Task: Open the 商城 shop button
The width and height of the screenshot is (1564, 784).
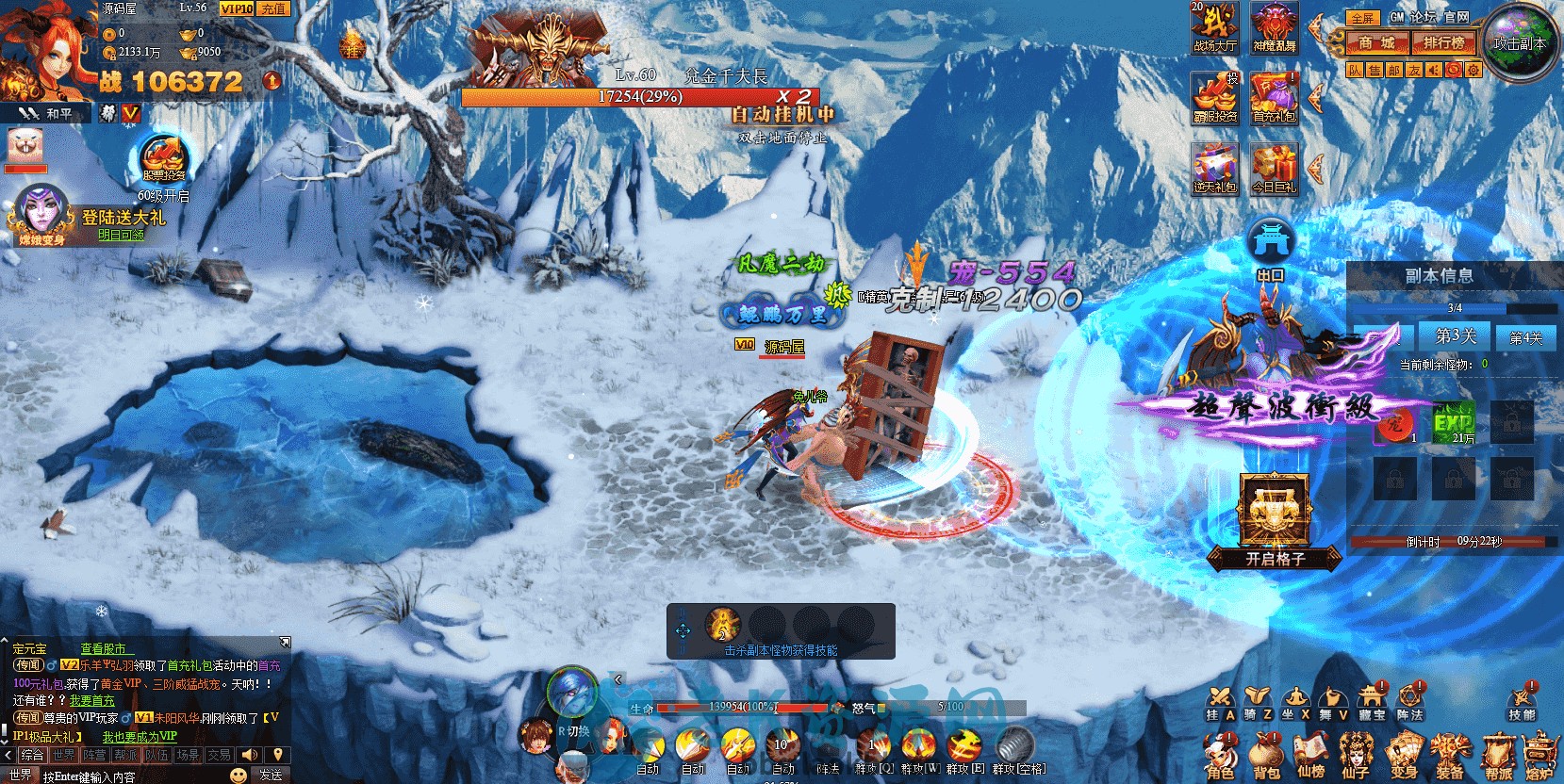Action: tap(1376, 42)
